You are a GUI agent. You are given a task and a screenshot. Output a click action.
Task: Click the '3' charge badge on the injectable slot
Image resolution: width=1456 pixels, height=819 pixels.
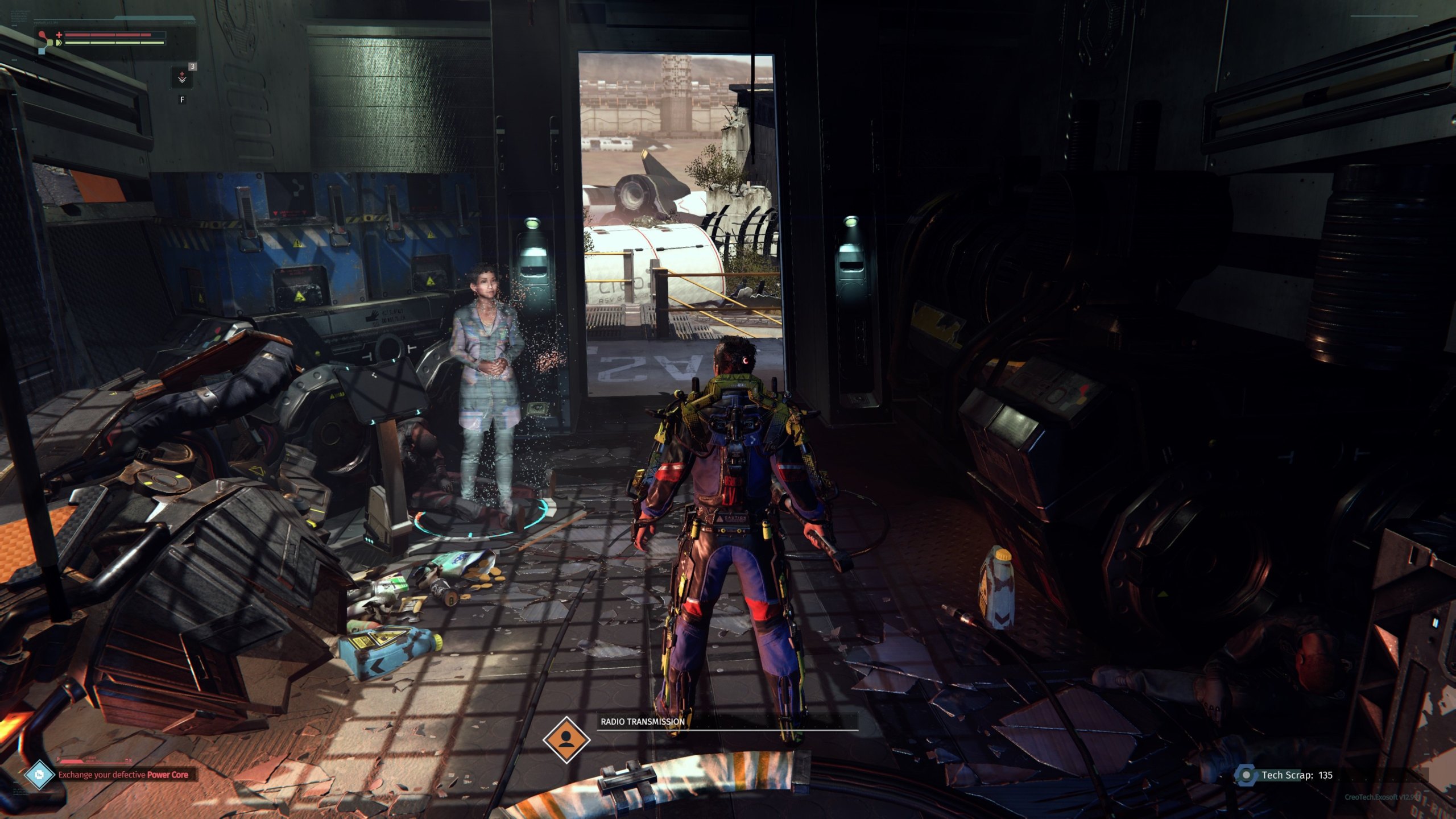(193, 66)
